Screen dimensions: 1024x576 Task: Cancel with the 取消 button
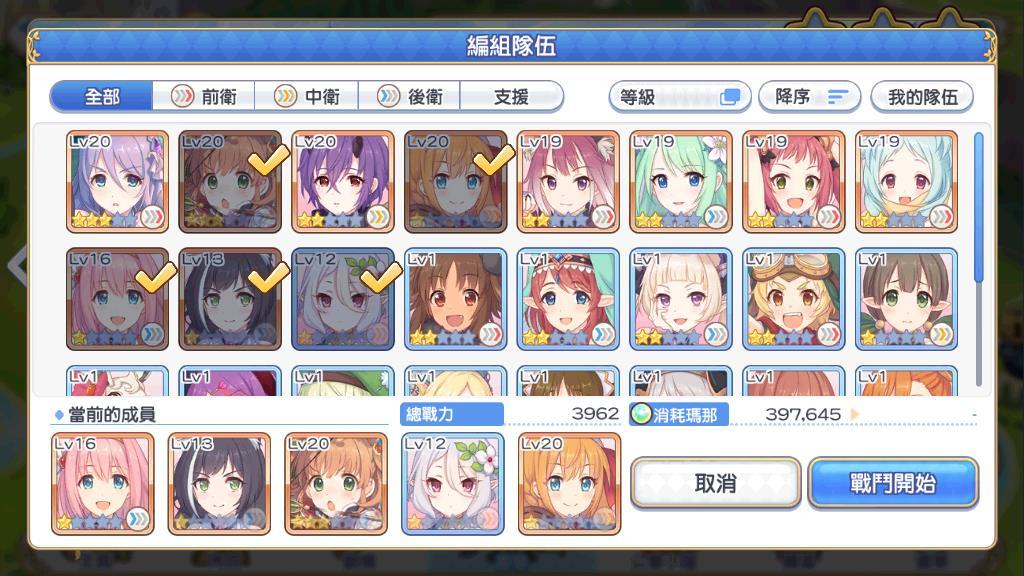click(x=715, y=484)
